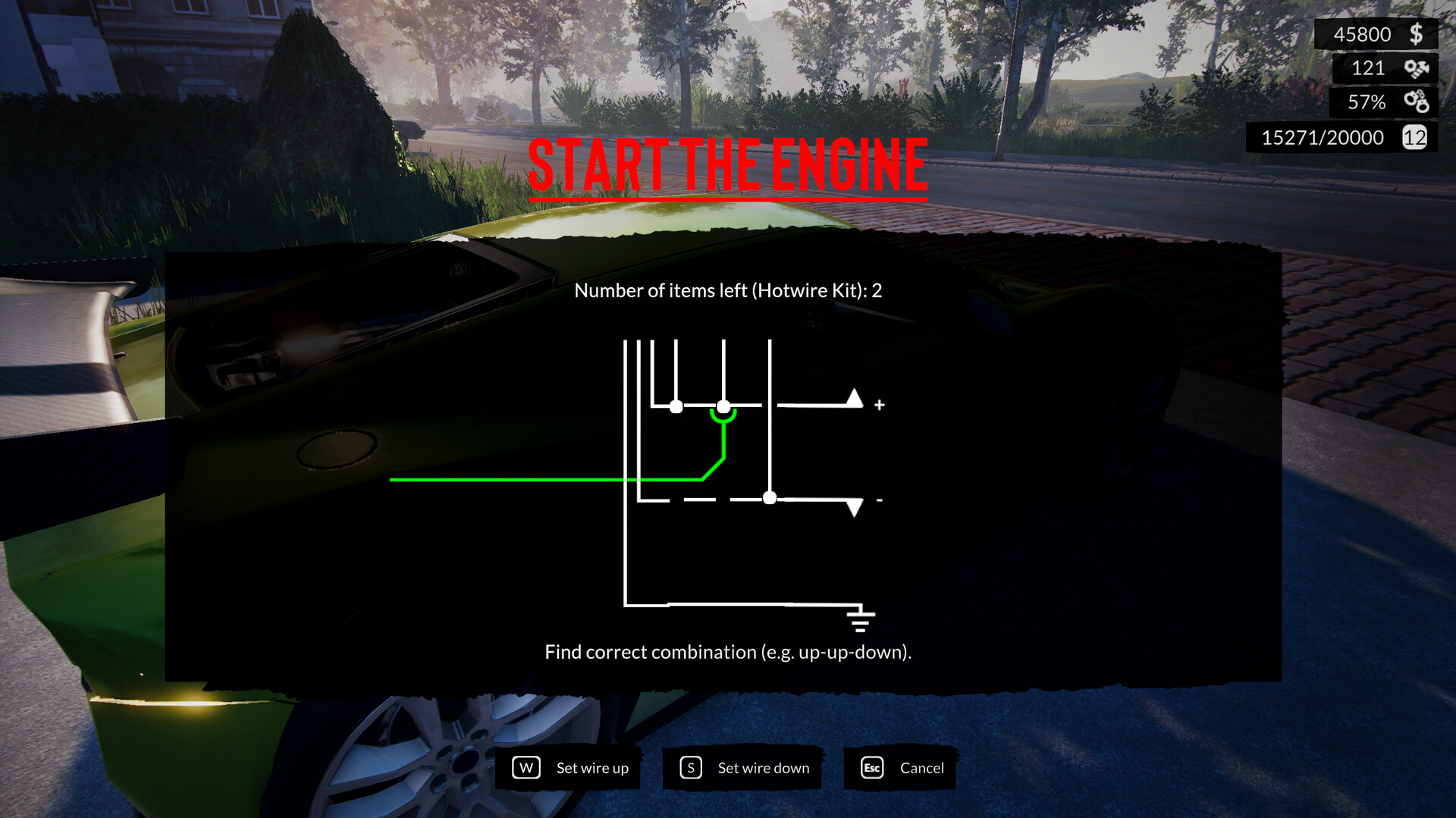
Task: Click the W key prompt icon
Action: pyautogui.click(x=527, y=767)
